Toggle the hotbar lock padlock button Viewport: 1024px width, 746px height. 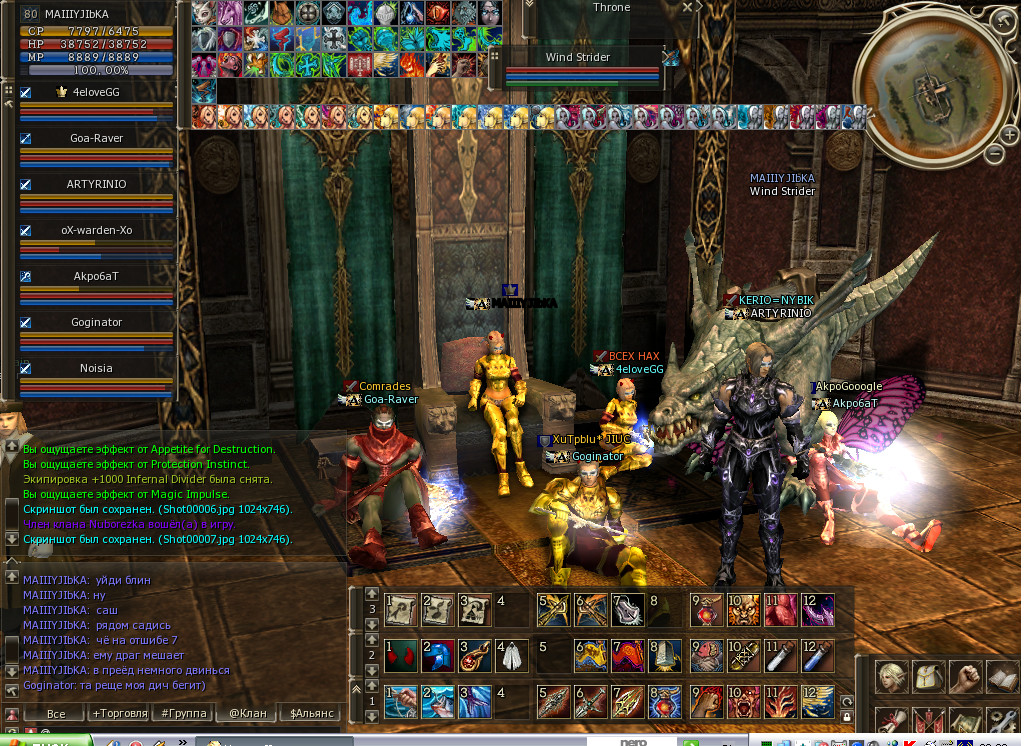coord(847,717)
